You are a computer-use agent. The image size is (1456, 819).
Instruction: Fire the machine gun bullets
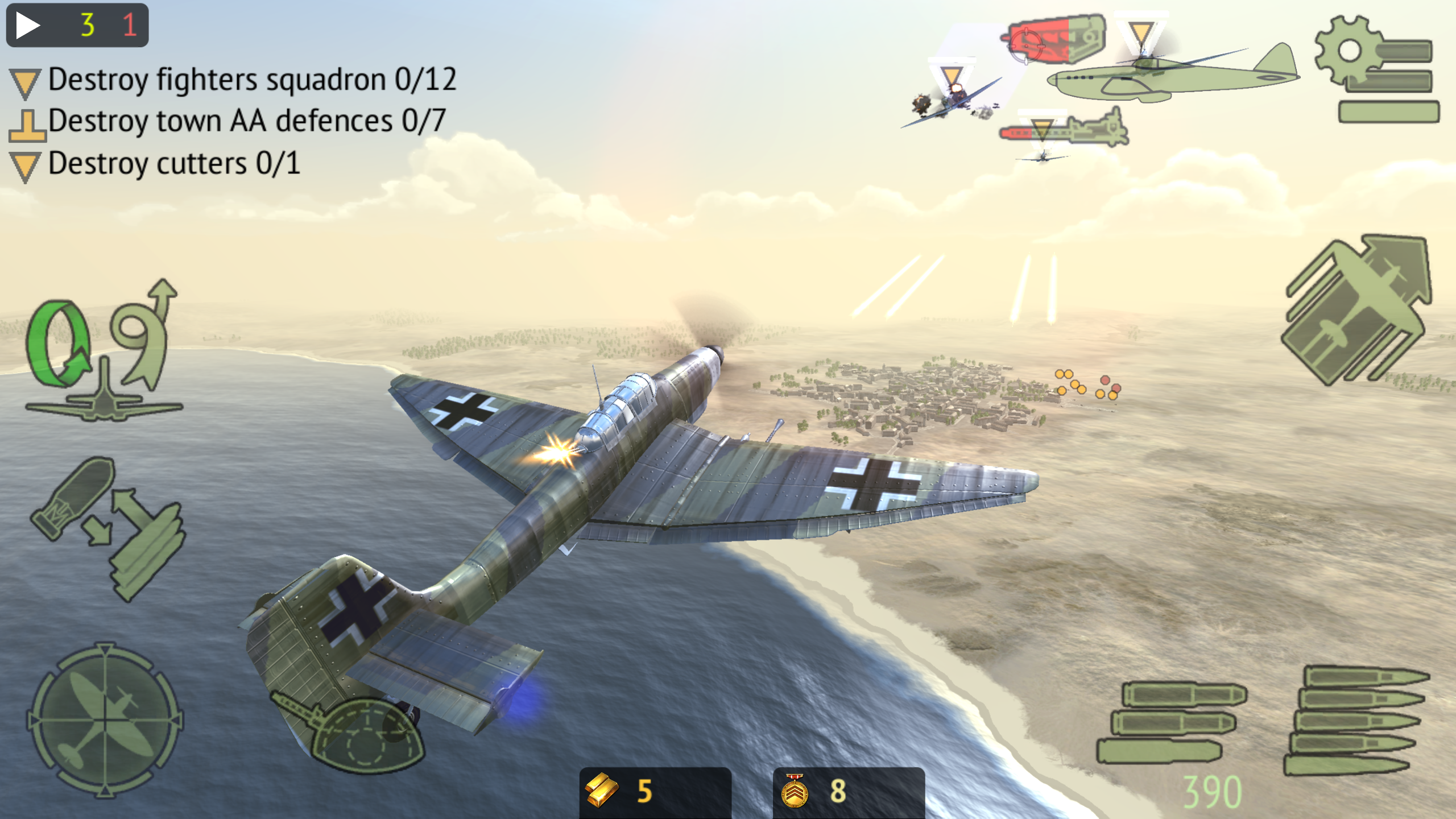(x=1356, y=719)
